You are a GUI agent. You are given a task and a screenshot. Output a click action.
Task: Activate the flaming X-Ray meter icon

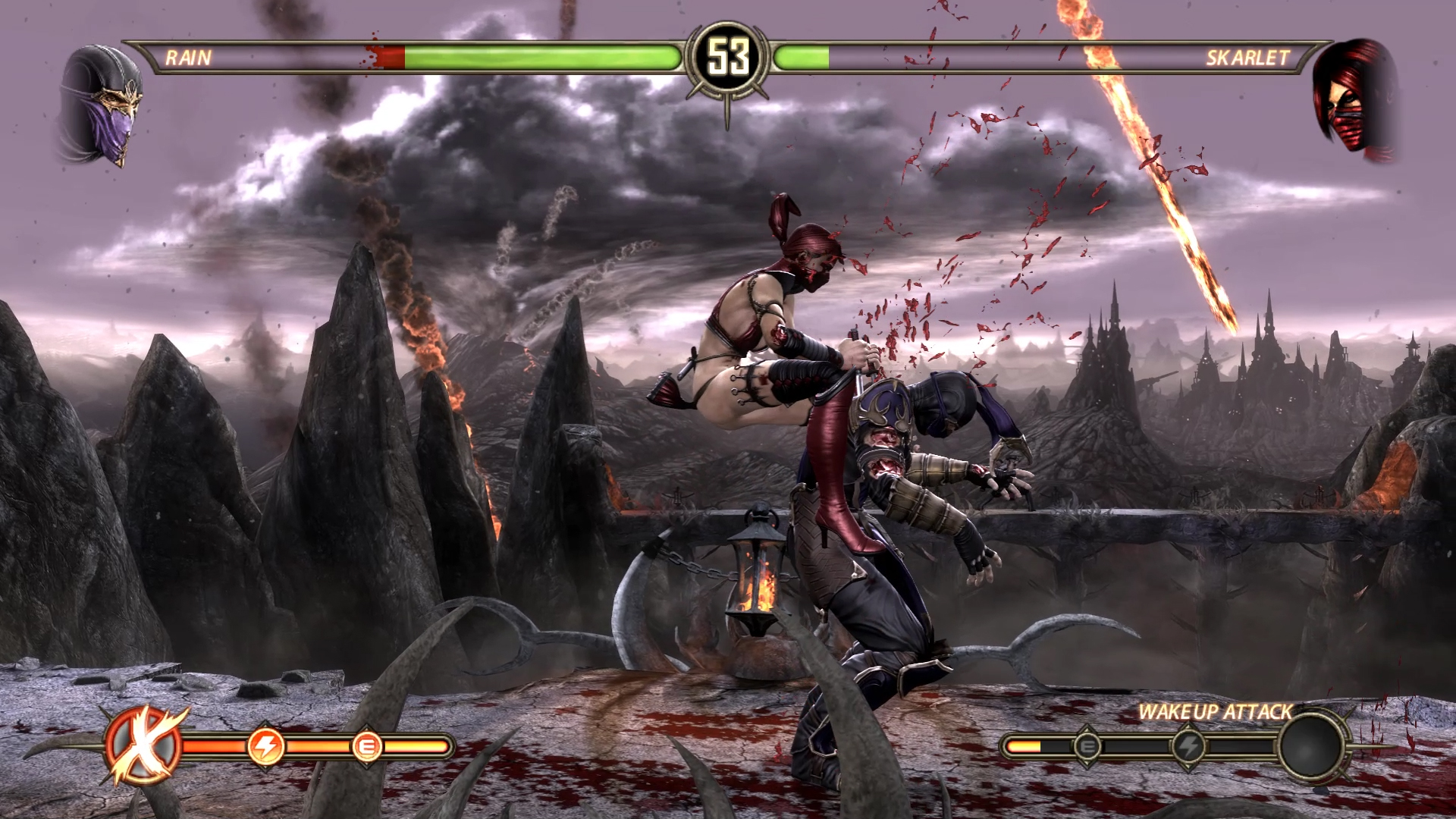(144, 747)
